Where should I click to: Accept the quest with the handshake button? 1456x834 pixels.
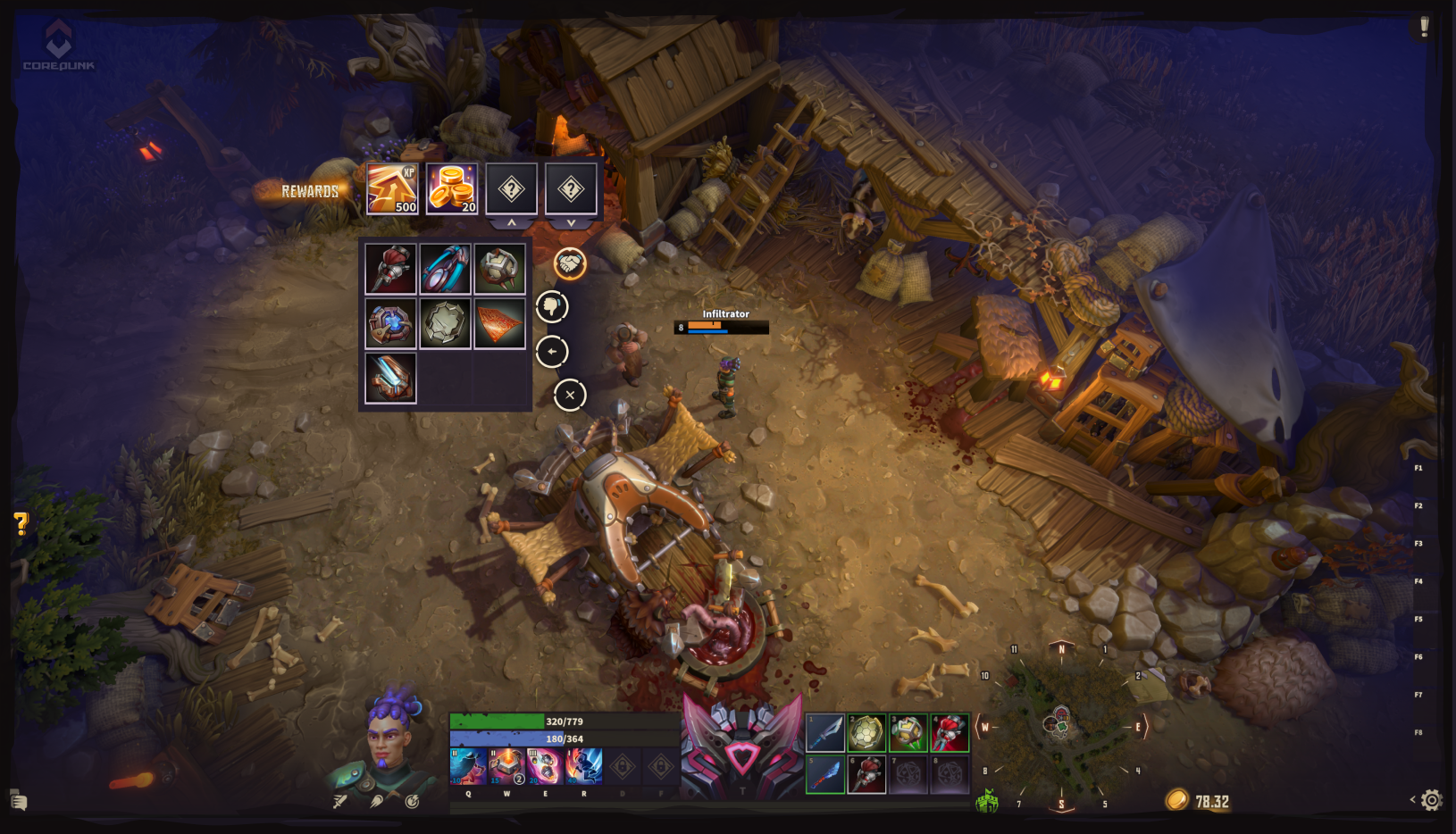(x=570, y=263)
